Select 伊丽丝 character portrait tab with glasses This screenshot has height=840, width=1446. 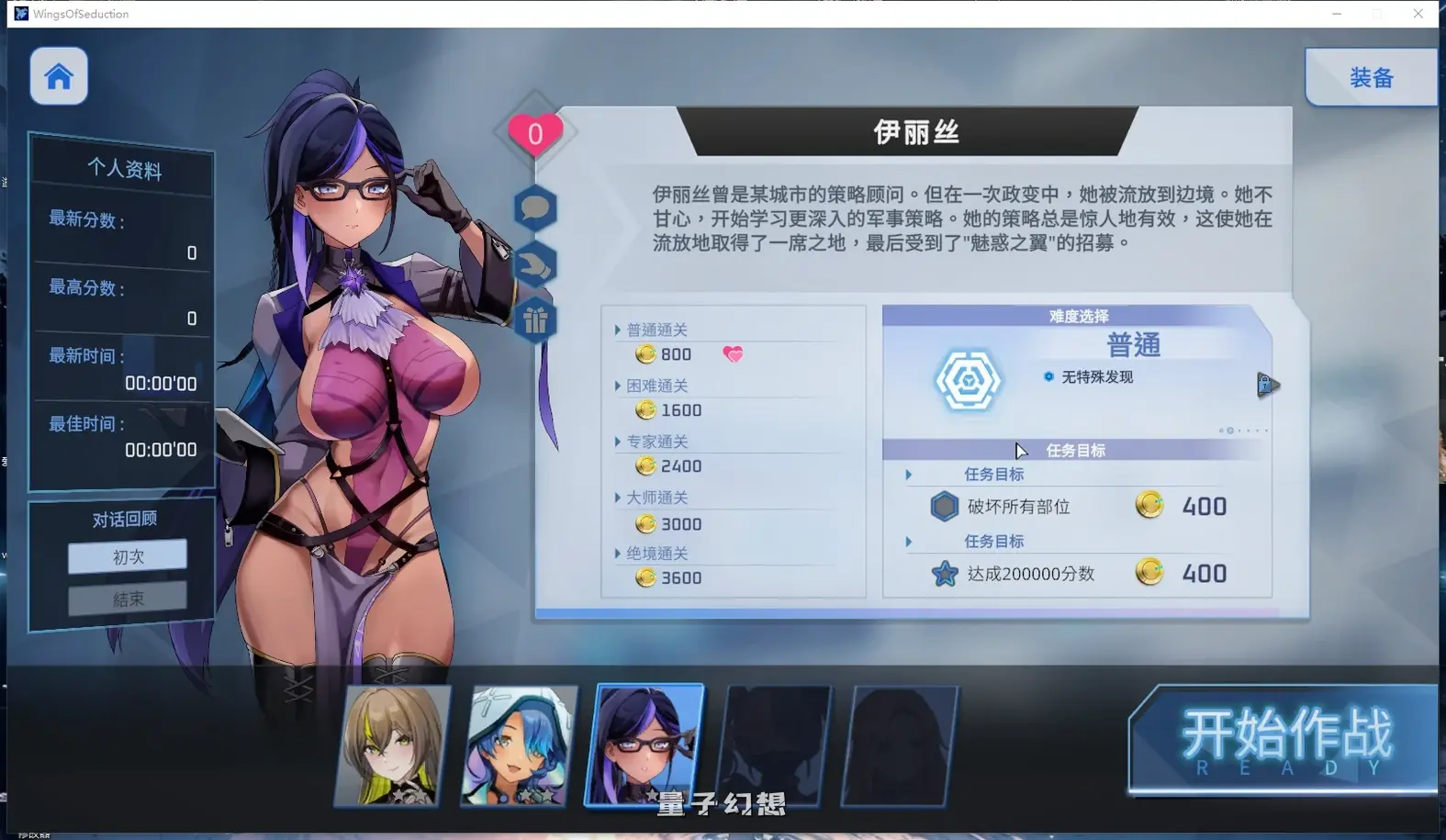[647, 744]
